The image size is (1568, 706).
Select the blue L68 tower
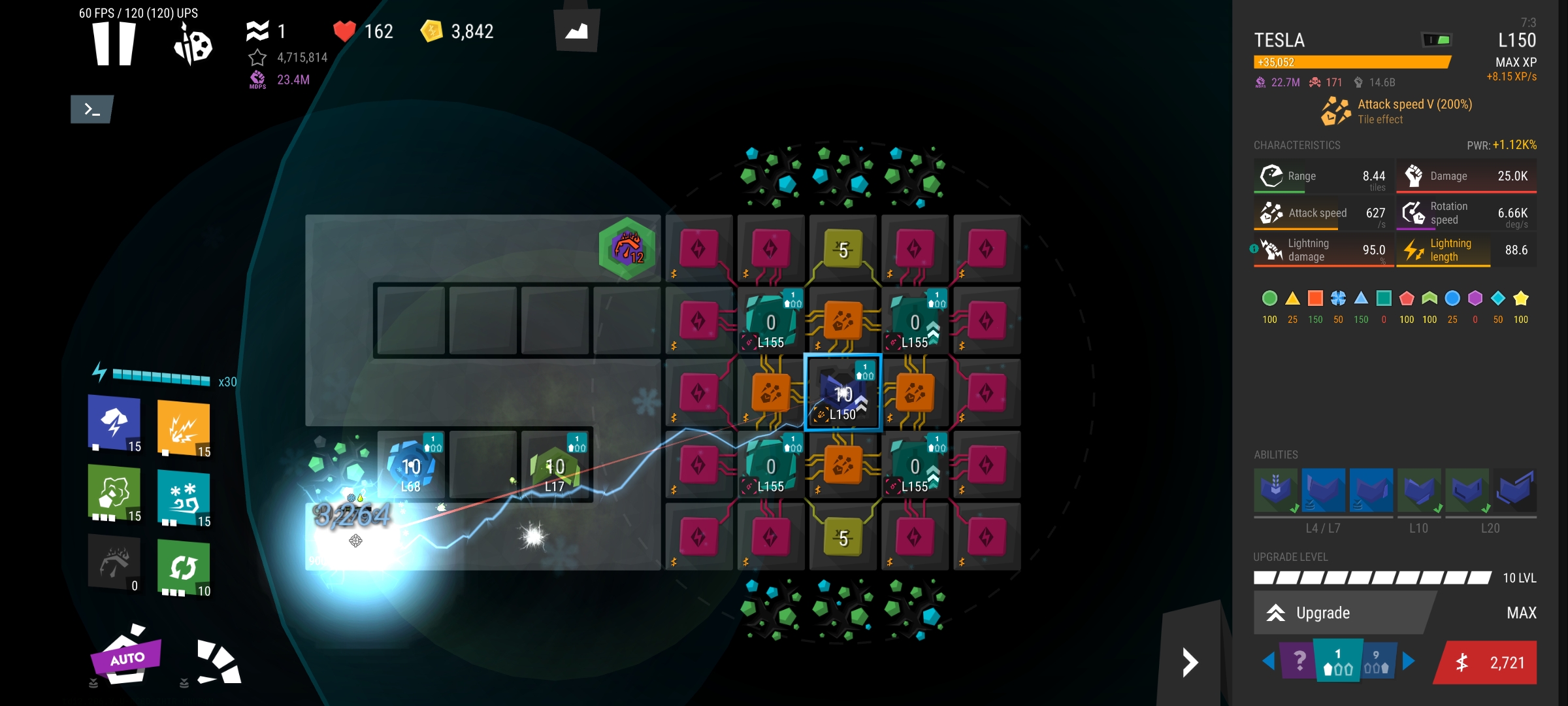tap(411, 467)
